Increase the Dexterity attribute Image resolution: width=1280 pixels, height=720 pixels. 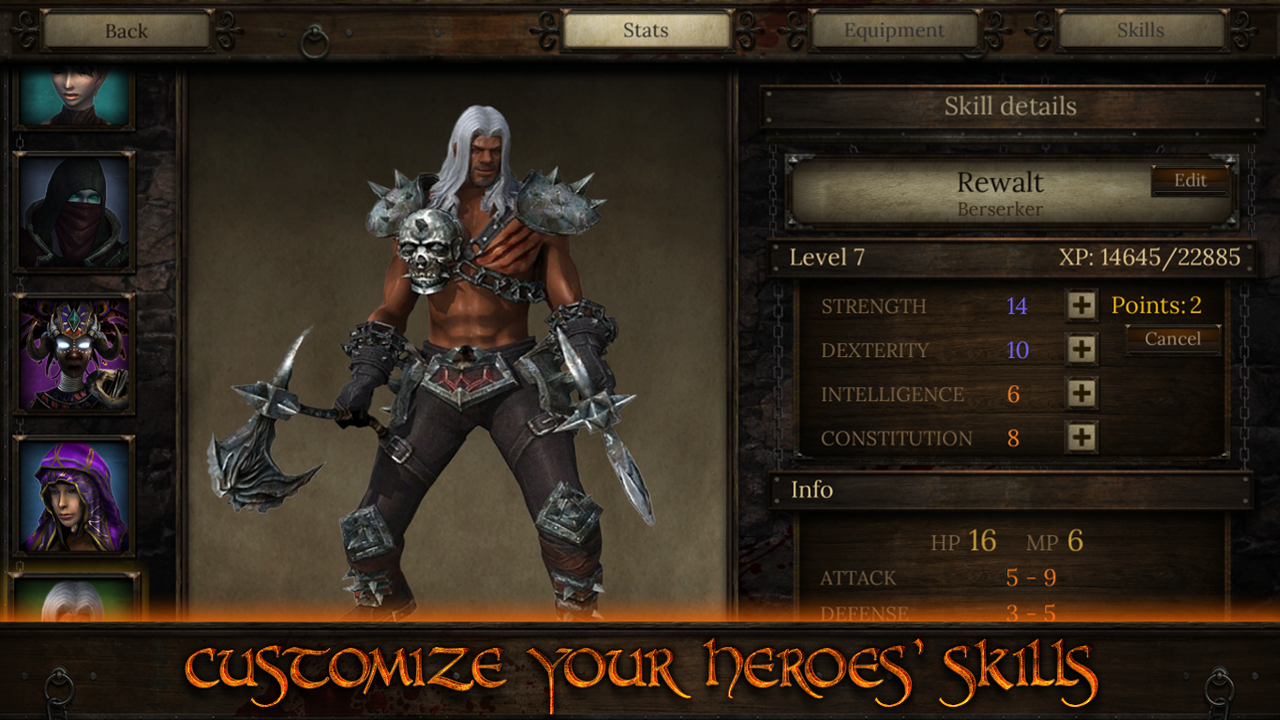[1079, 349]
